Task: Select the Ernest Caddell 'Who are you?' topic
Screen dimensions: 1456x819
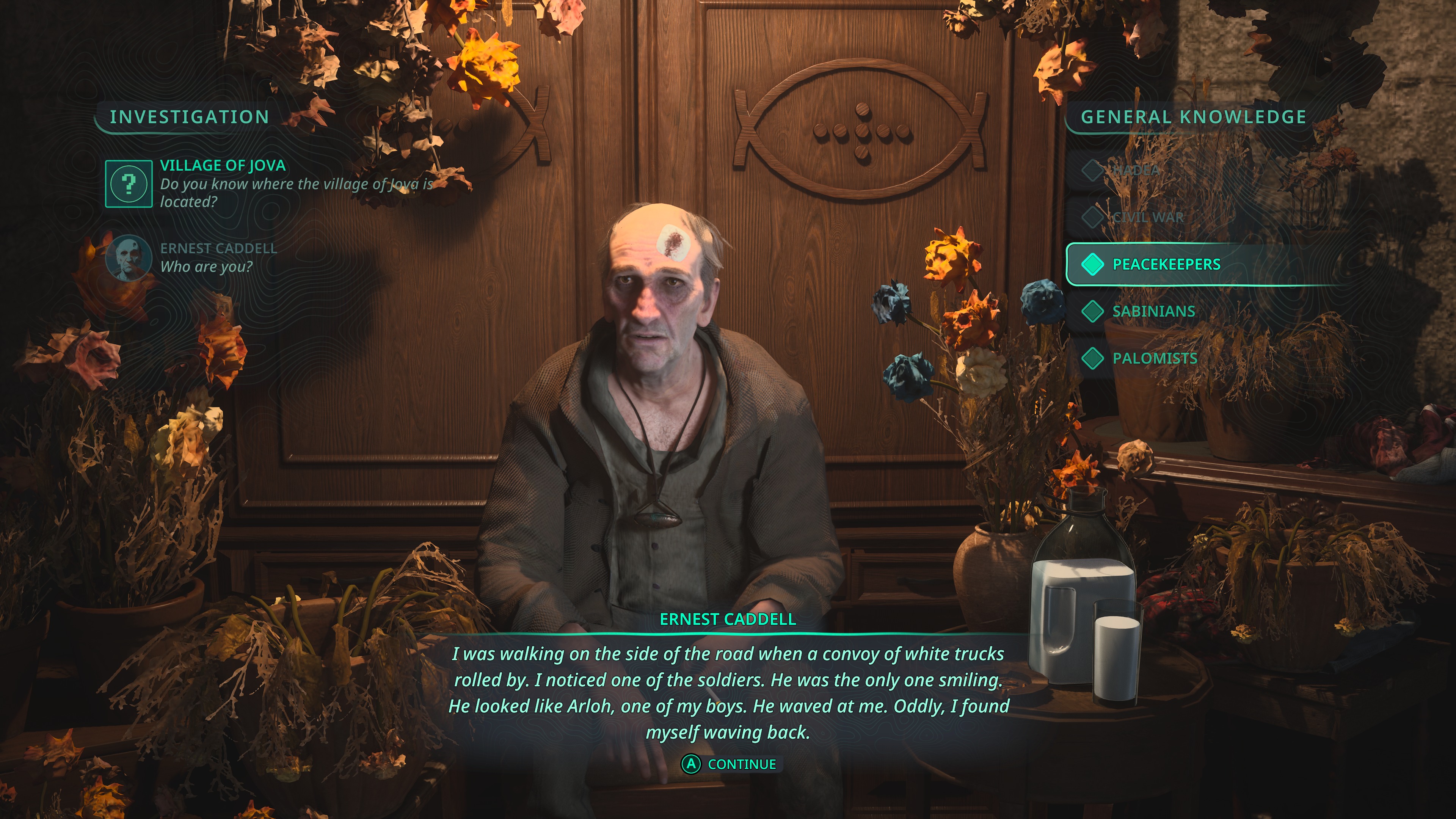Action: (218, 258)
